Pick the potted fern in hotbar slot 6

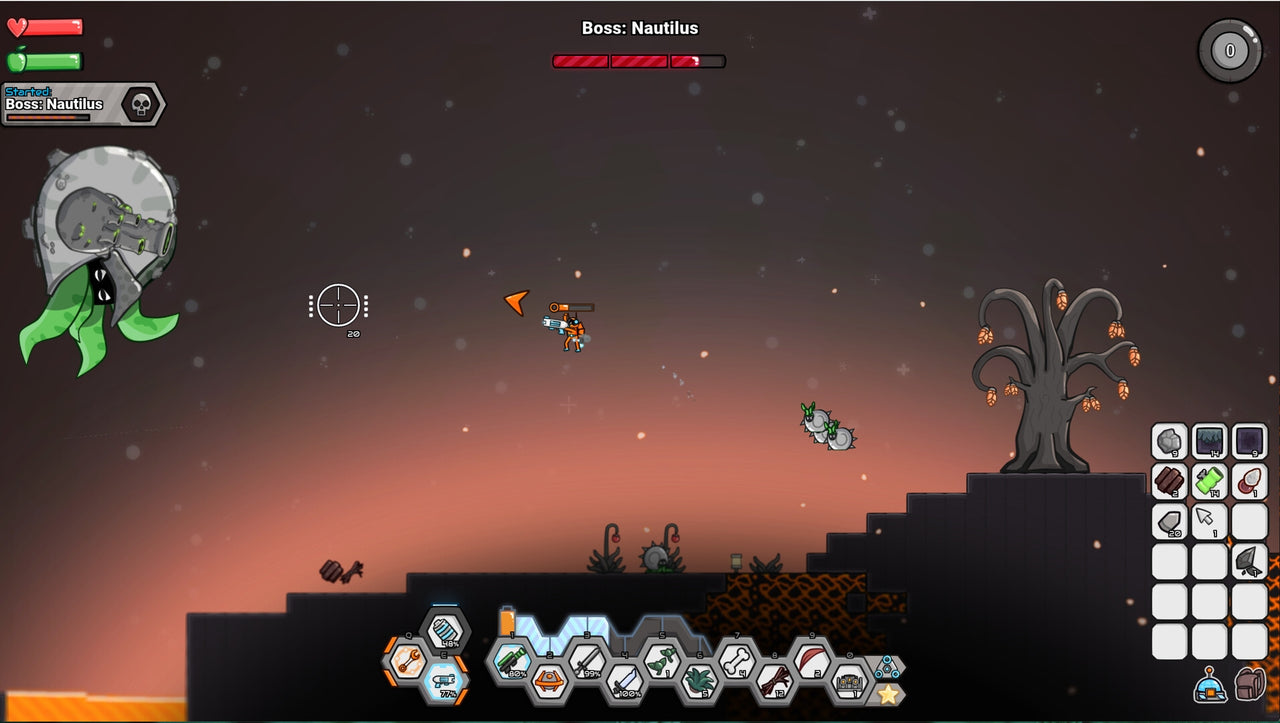[701, 681]
